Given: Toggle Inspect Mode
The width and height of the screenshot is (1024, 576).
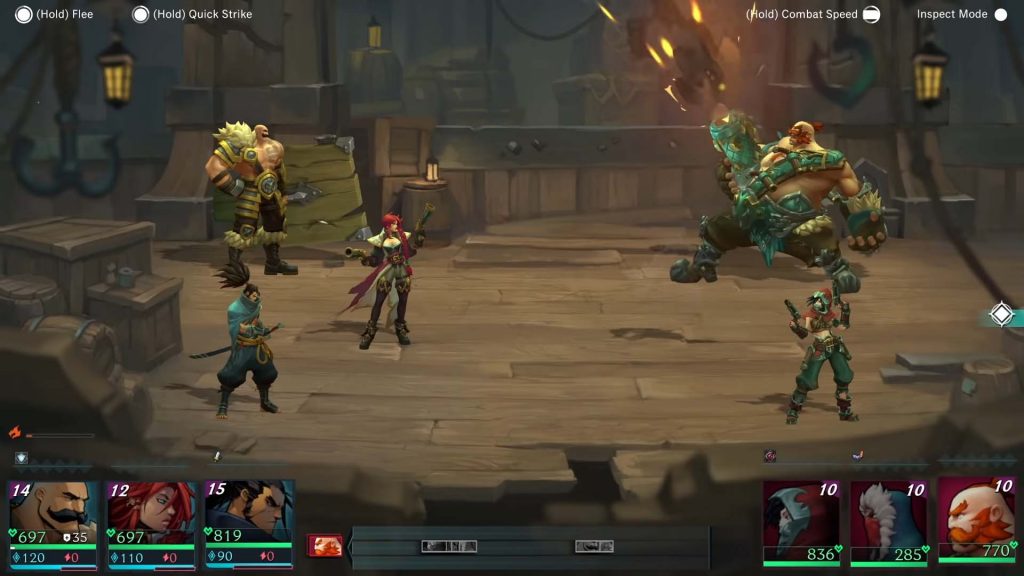Looking at the screenshot, I should (x=1000, y=14).
